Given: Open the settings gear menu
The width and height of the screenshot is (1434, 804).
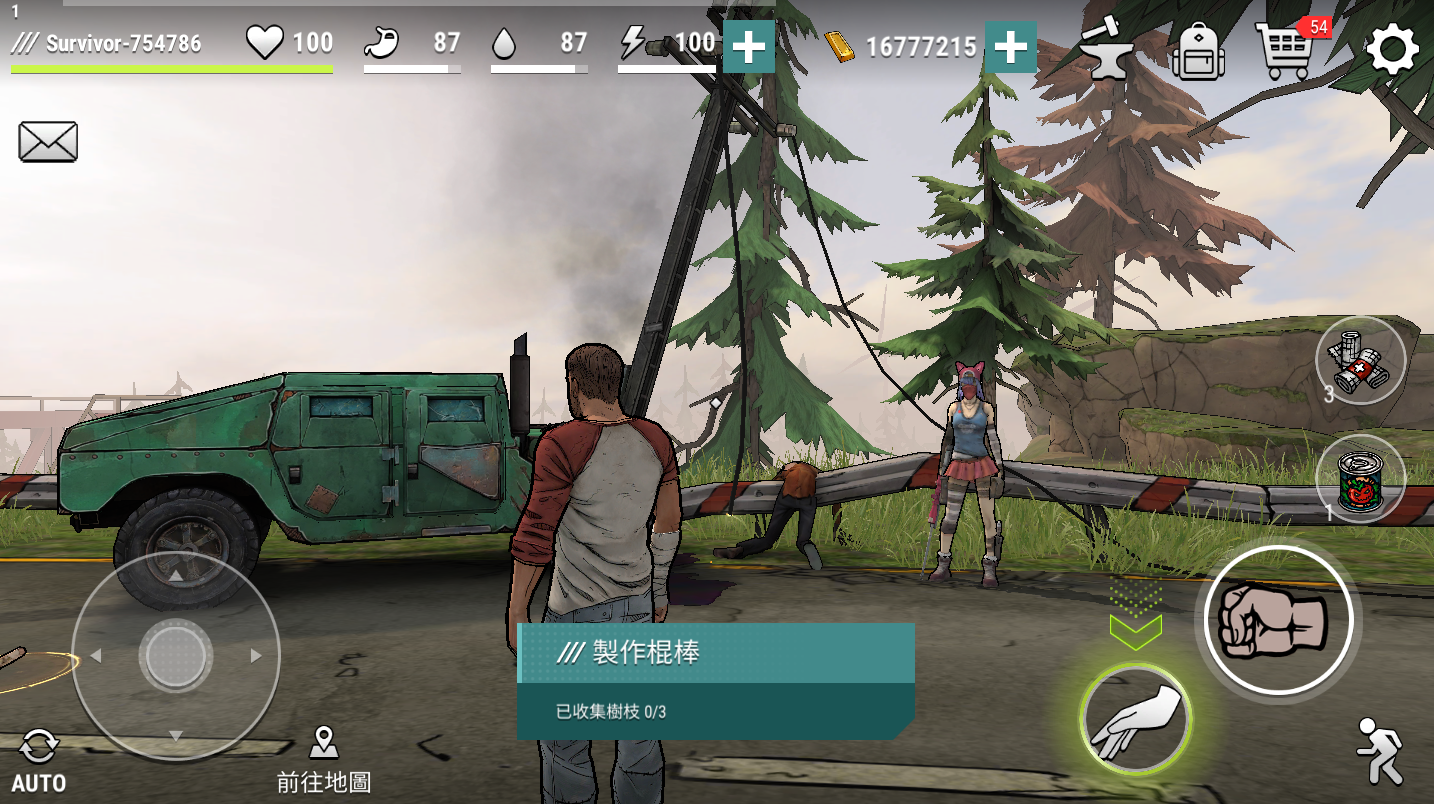Looking at the screenshot, I should click(x=1392, y=49).
